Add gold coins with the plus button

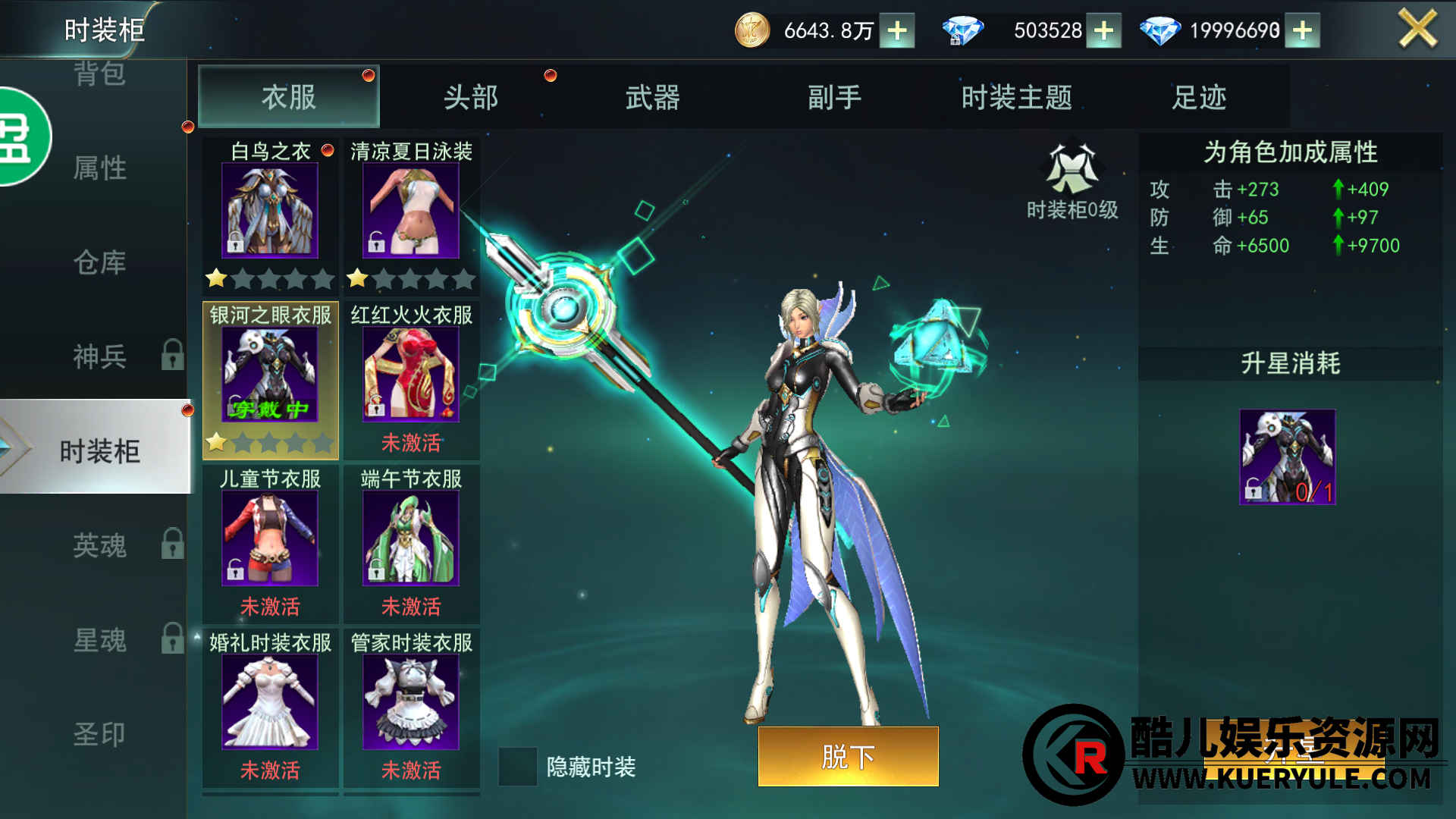[x=897, y=30]
